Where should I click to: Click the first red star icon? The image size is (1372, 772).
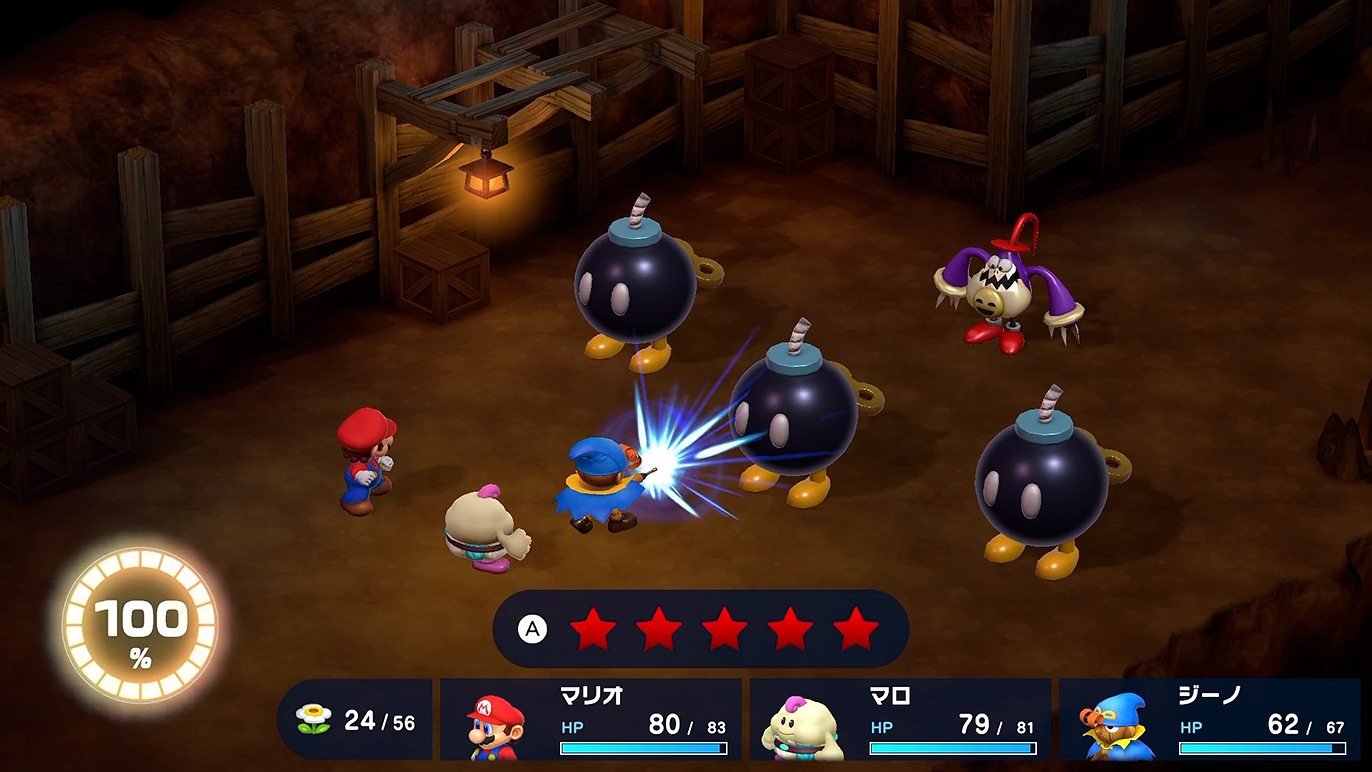click(x=593, y=630)
